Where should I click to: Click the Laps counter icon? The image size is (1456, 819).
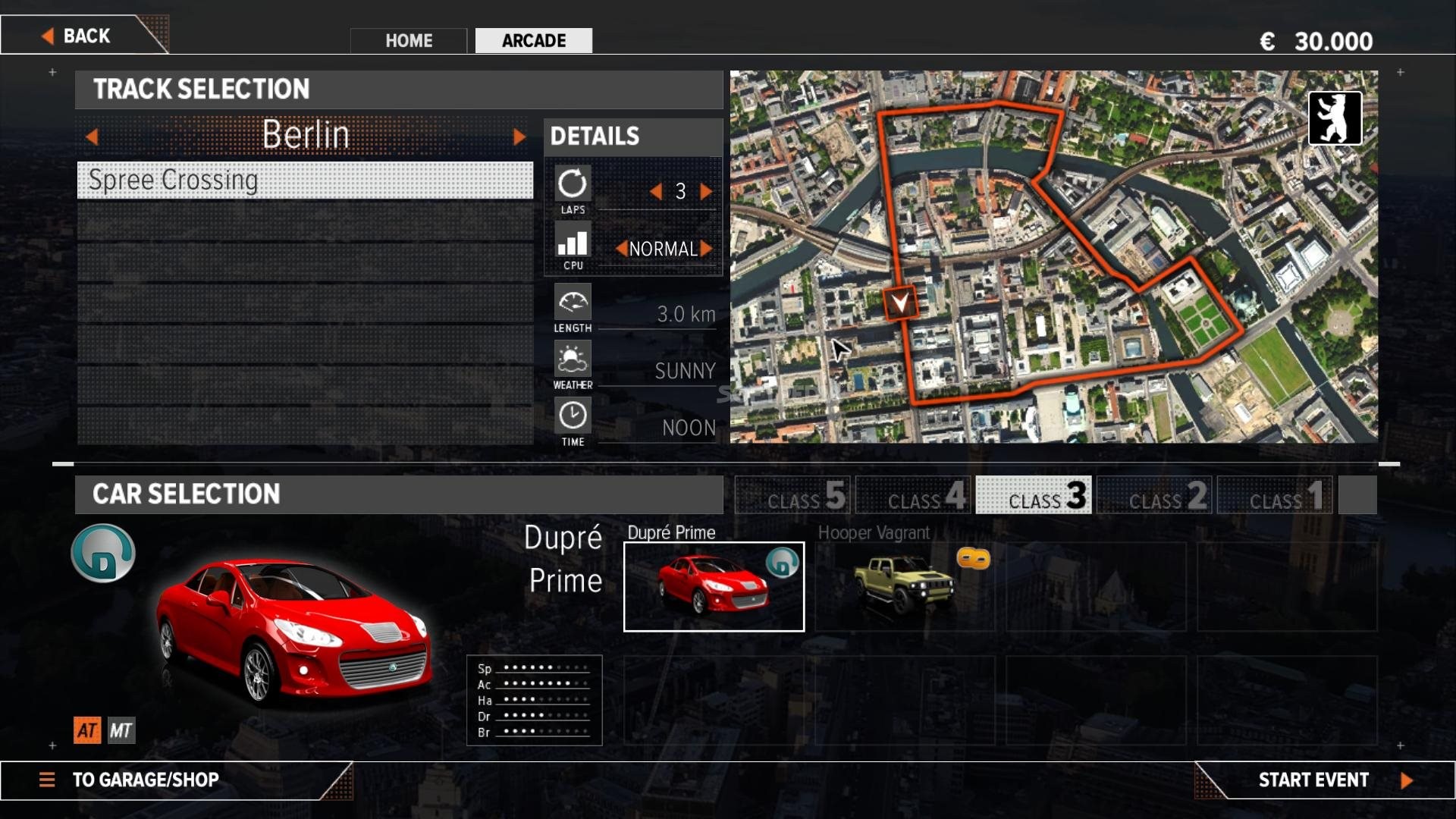573,184
